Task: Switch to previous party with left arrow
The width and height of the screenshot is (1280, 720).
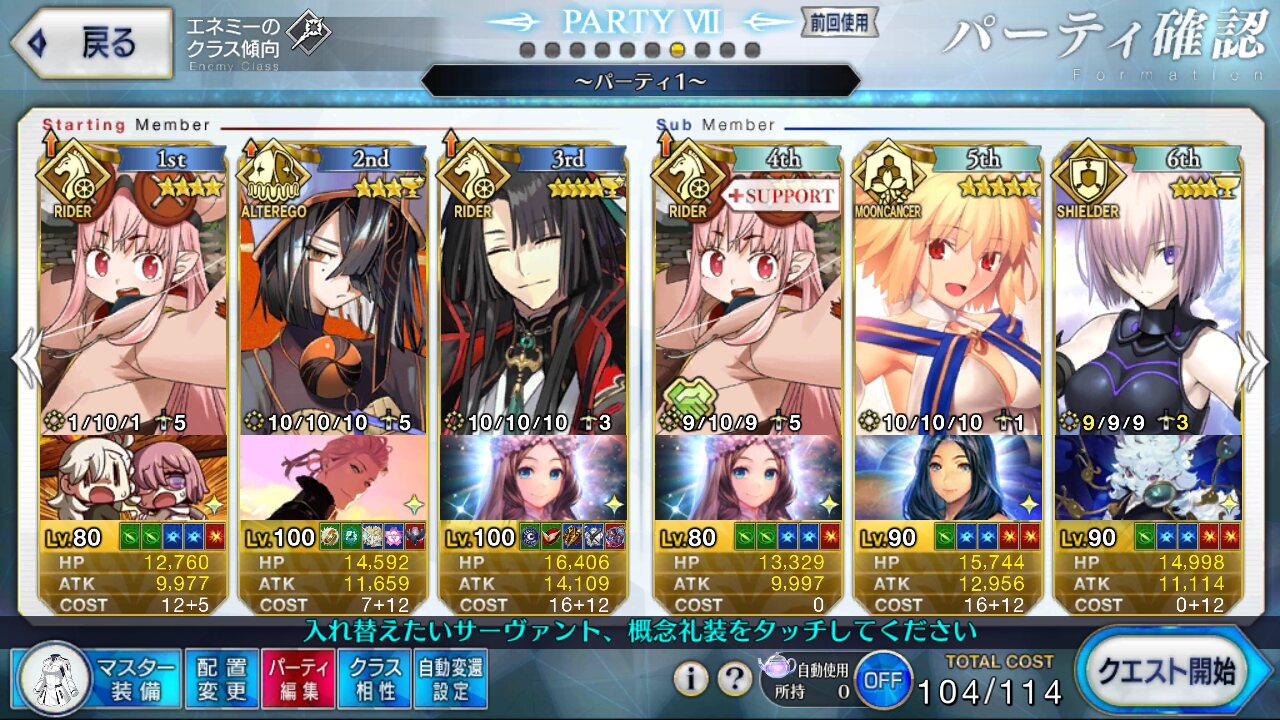Action: click(25, 362)
